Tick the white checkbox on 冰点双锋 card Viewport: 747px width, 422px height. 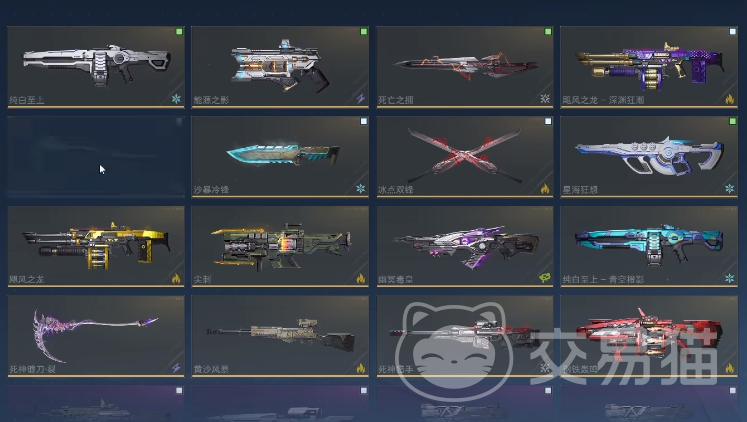click(548, 121)
